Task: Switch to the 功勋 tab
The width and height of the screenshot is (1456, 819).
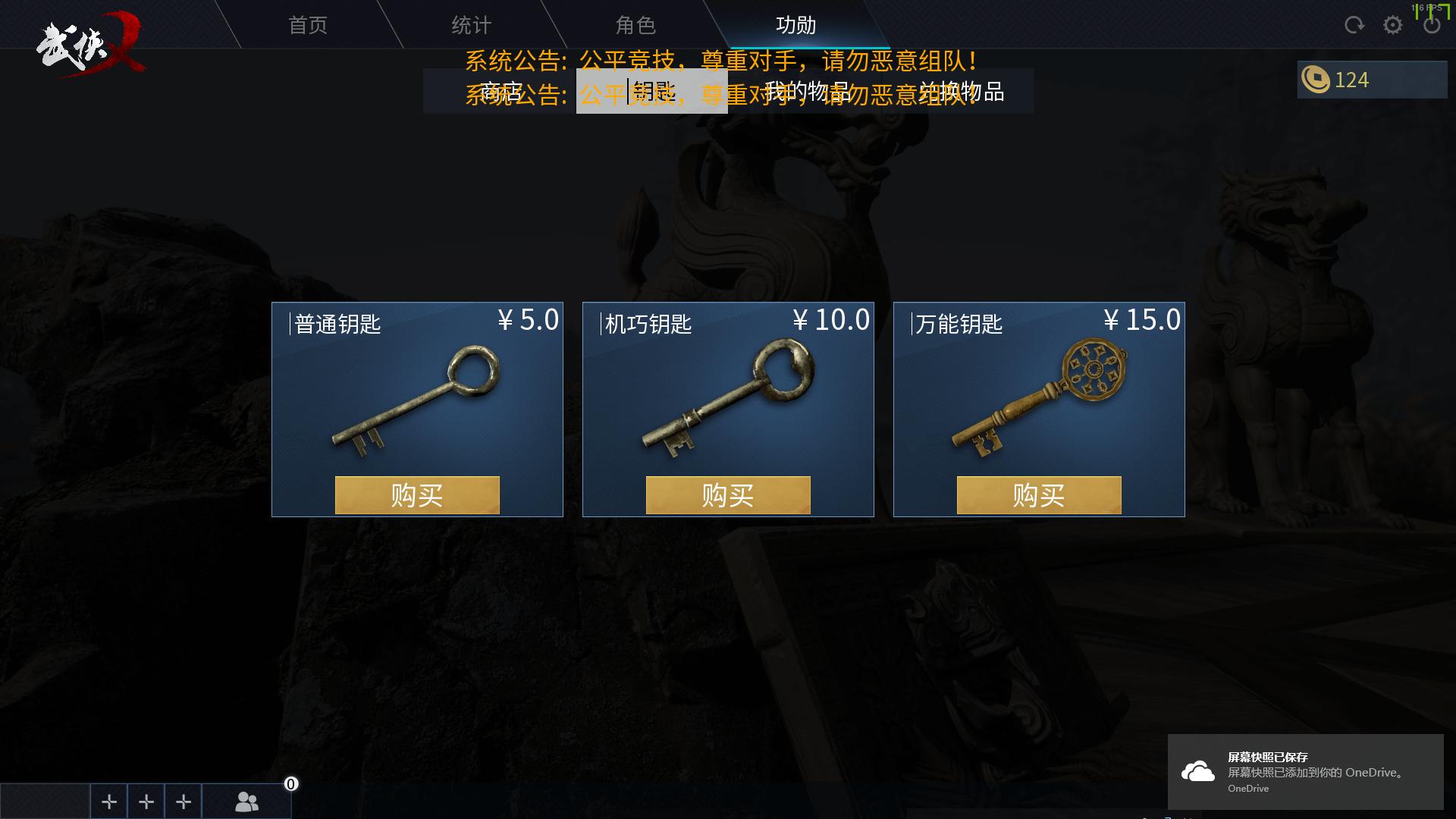Action: [x=795, y=25]
